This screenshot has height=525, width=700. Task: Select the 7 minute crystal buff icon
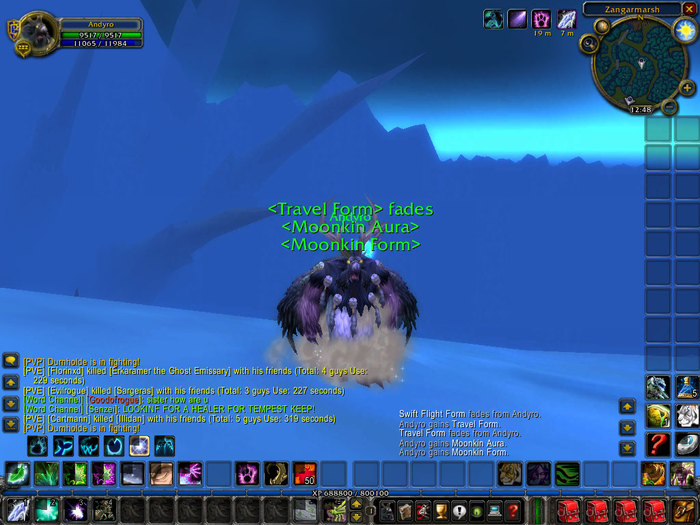(x=566, y=19)
